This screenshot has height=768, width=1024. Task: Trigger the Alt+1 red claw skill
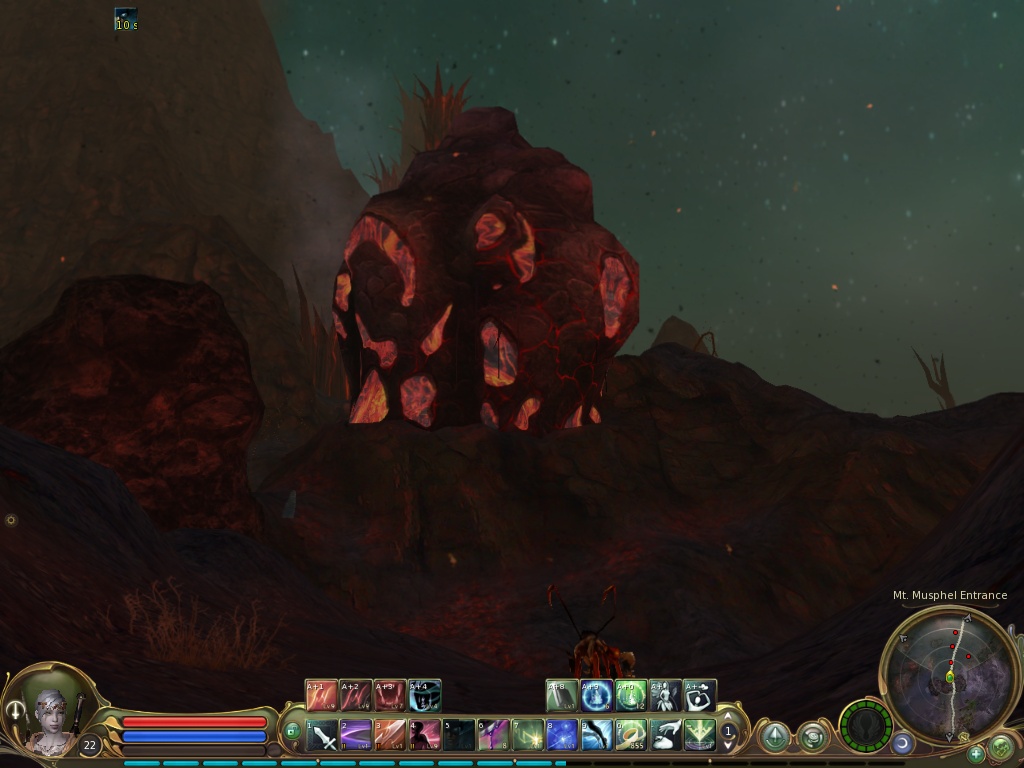tap(322, 695)
